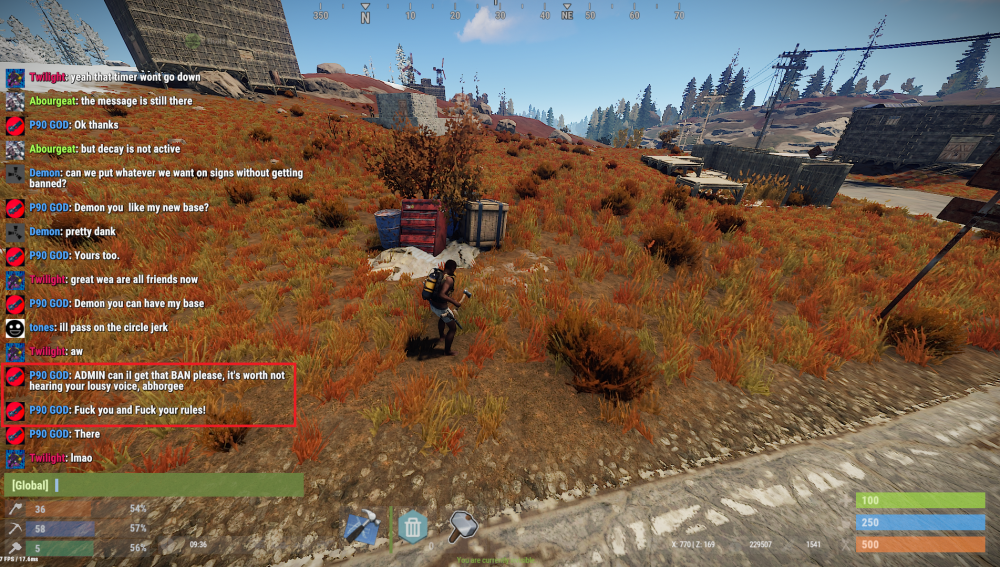Click the Global chat input box

[x=155, y=485]
